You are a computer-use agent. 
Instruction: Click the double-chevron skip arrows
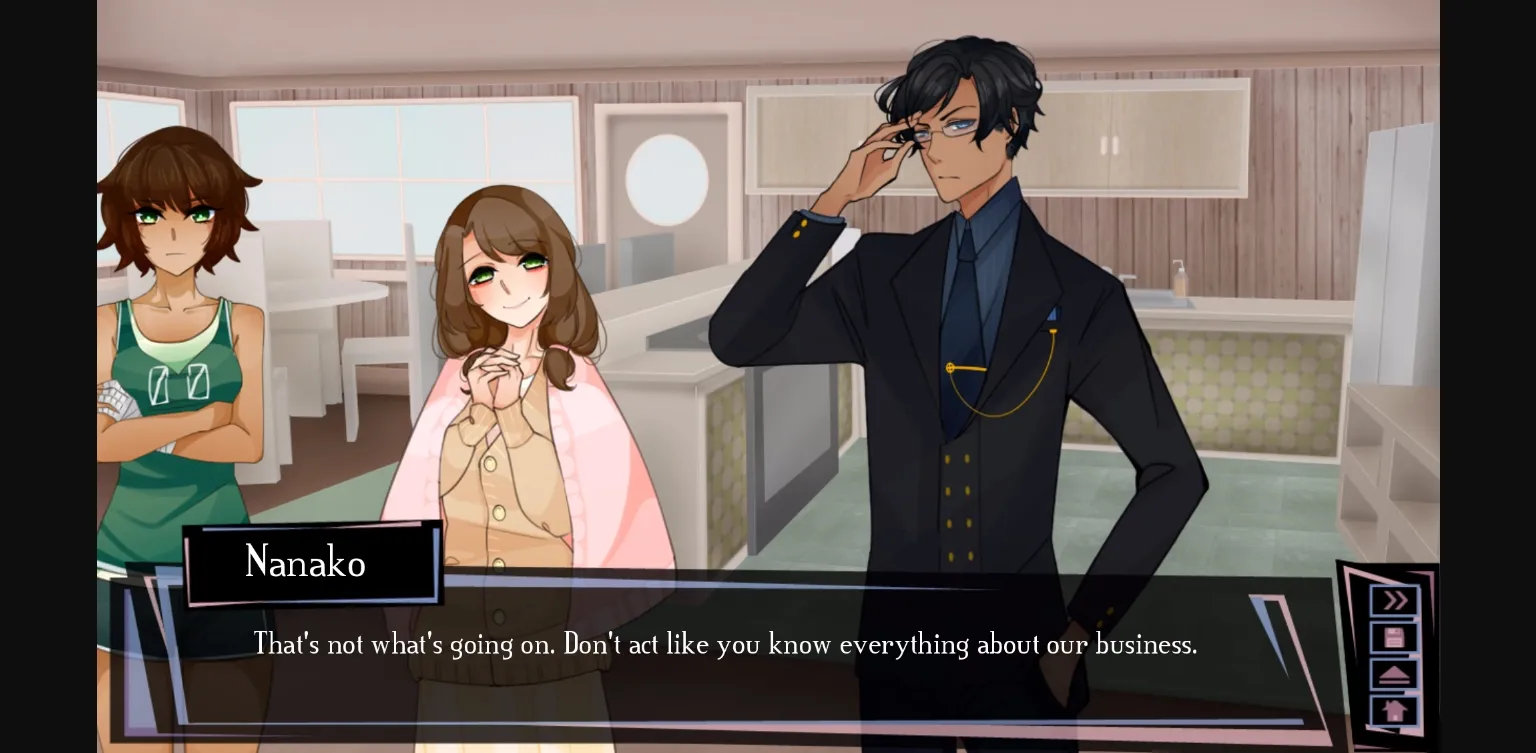tap(1393, 600)
